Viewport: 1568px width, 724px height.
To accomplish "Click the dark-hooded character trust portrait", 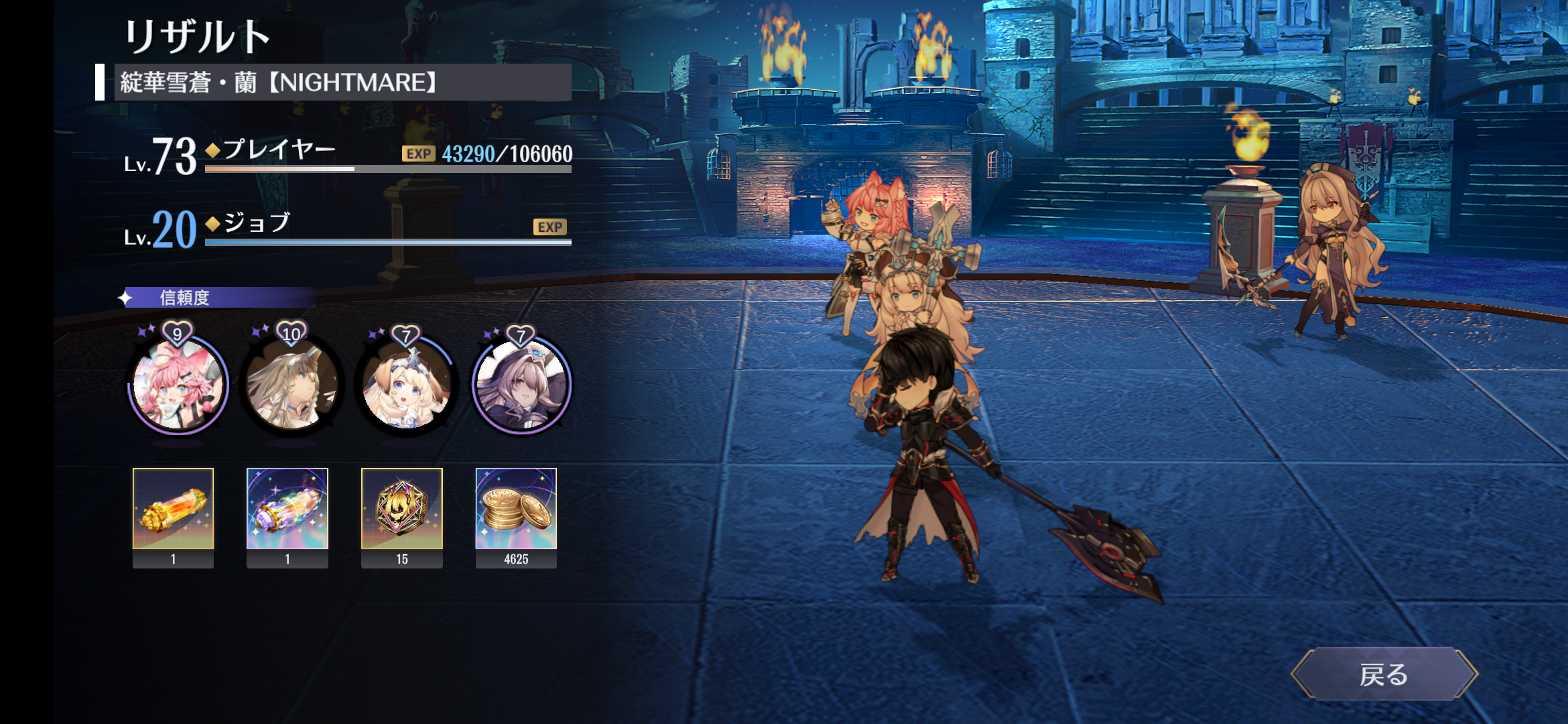I will (521, 384).
